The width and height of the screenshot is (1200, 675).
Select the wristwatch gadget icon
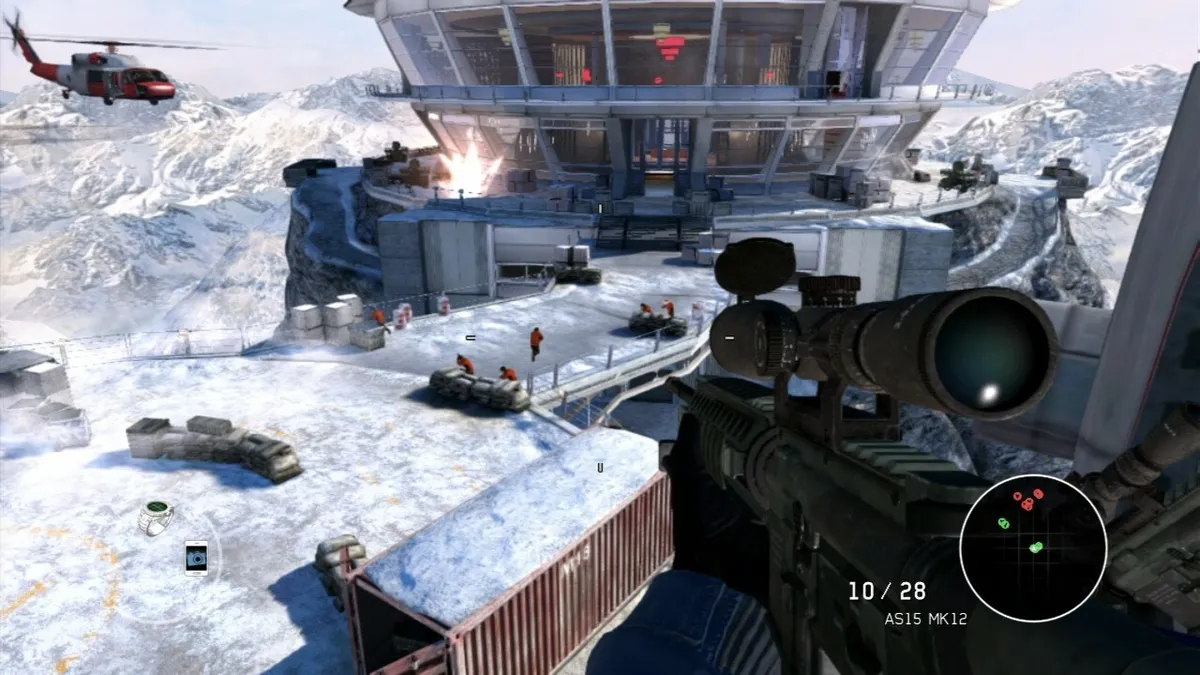(155, 517)
